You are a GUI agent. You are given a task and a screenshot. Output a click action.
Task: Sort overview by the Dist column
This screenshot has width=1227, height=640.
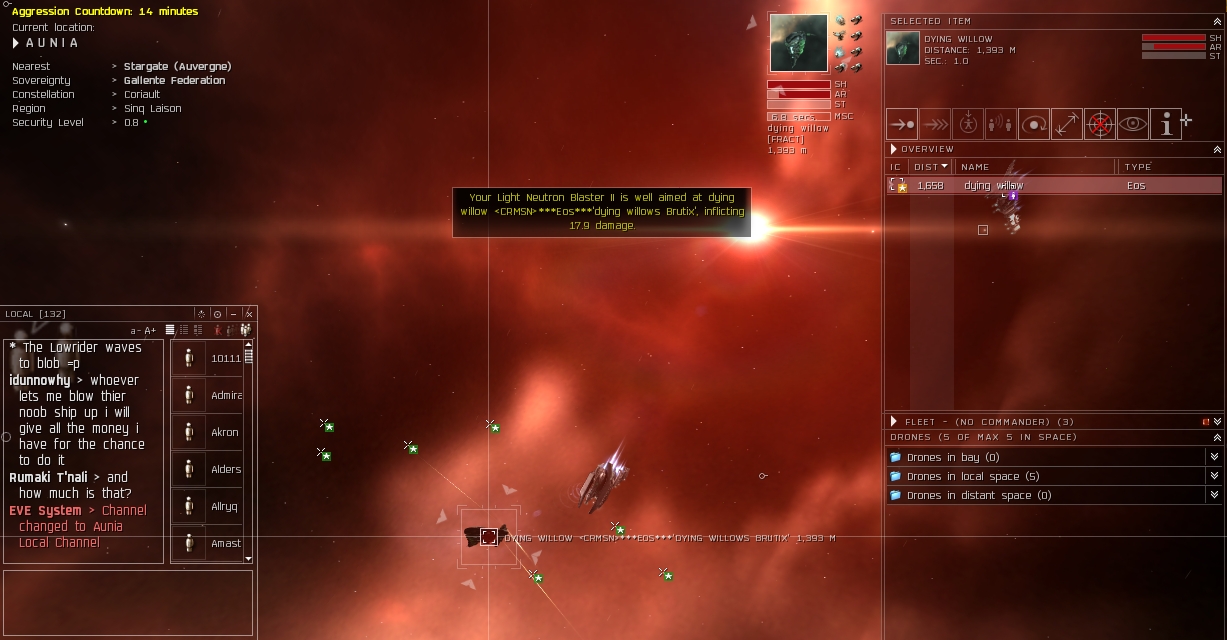pyautogui.click(x=930, y=167)
